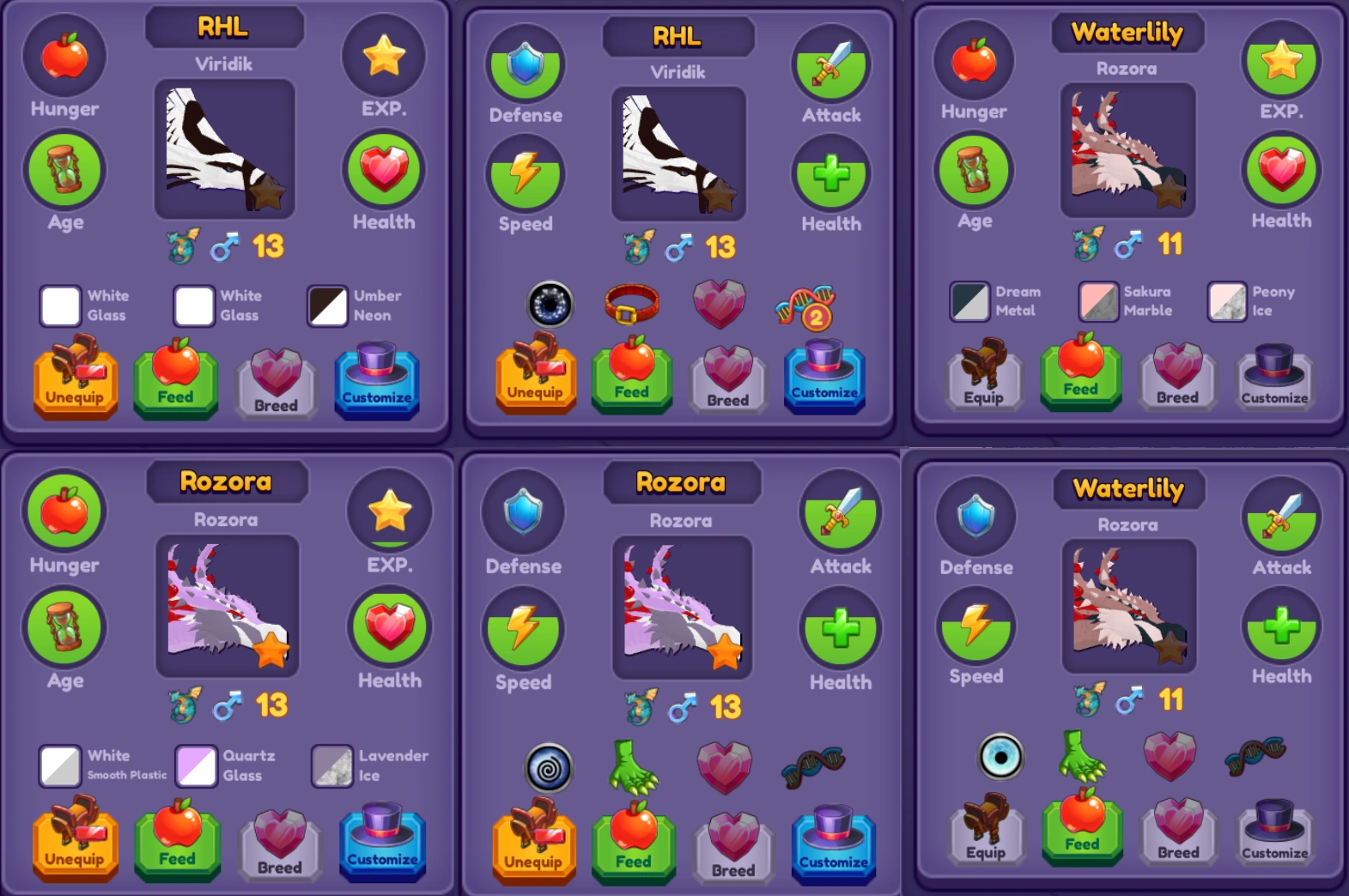
Task: Click the Rozora pet portrait
Action: [228, 607]
